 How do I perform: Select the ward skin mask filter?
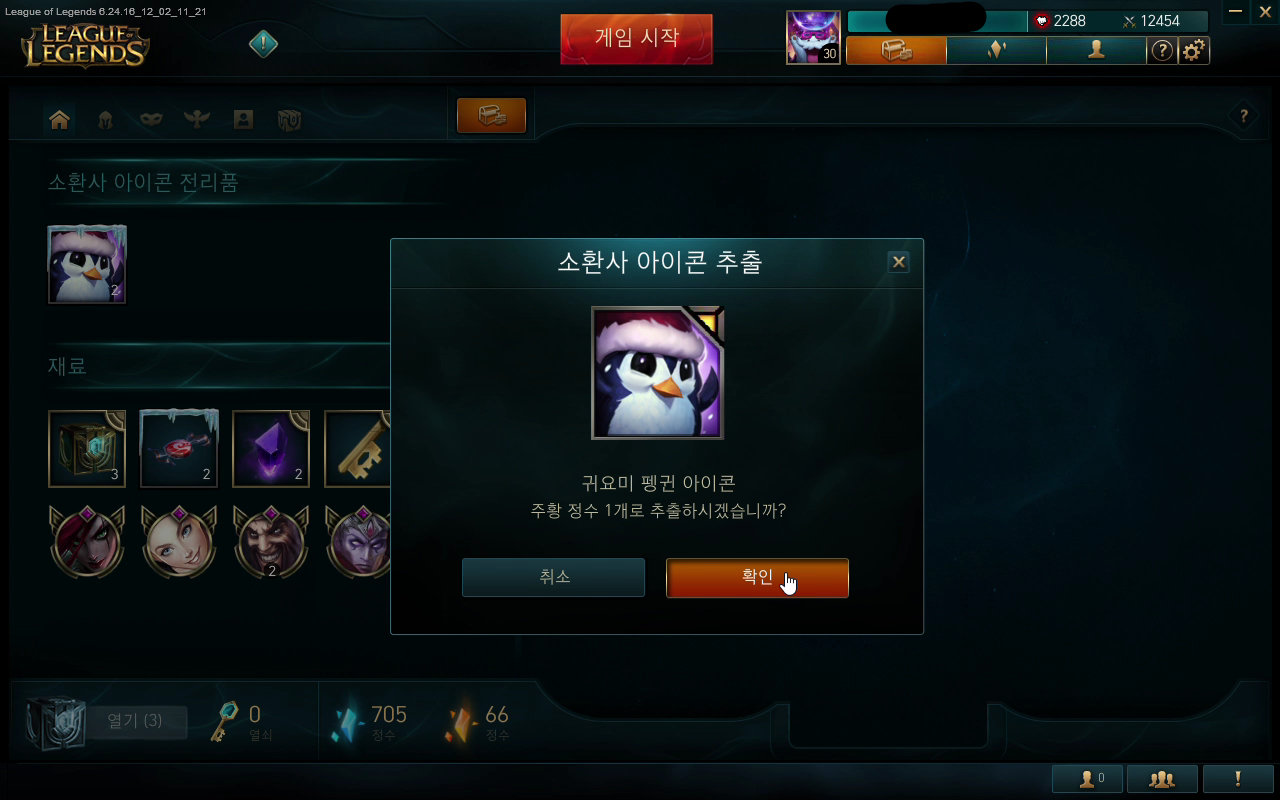click(150, 118)
